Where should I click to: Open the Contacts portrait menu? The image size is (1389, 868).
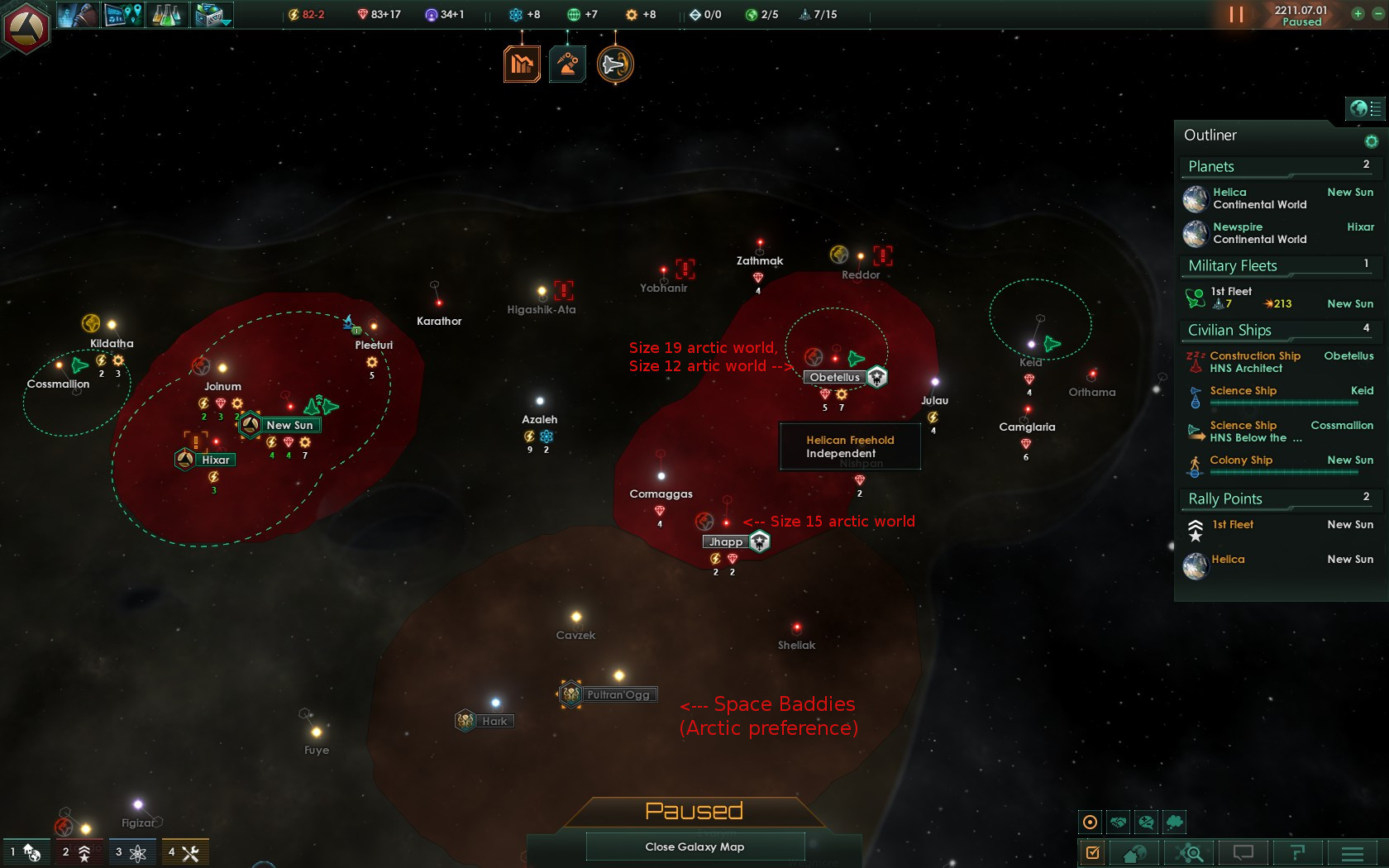(x=79, y=15)
